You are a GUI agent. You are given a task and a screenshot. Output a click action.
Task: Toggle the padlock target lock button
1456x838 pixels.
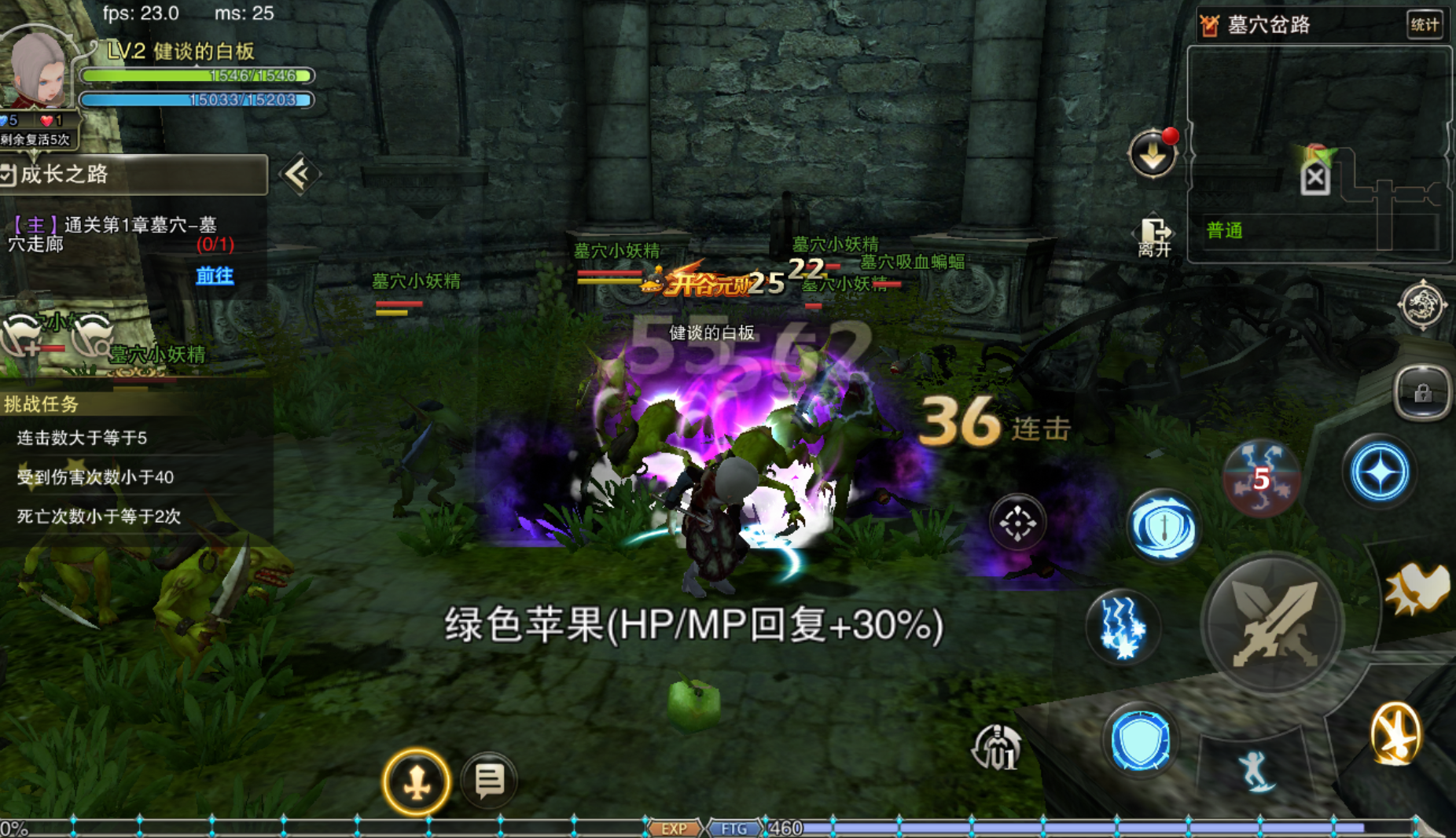click(x=1421, y=392)
